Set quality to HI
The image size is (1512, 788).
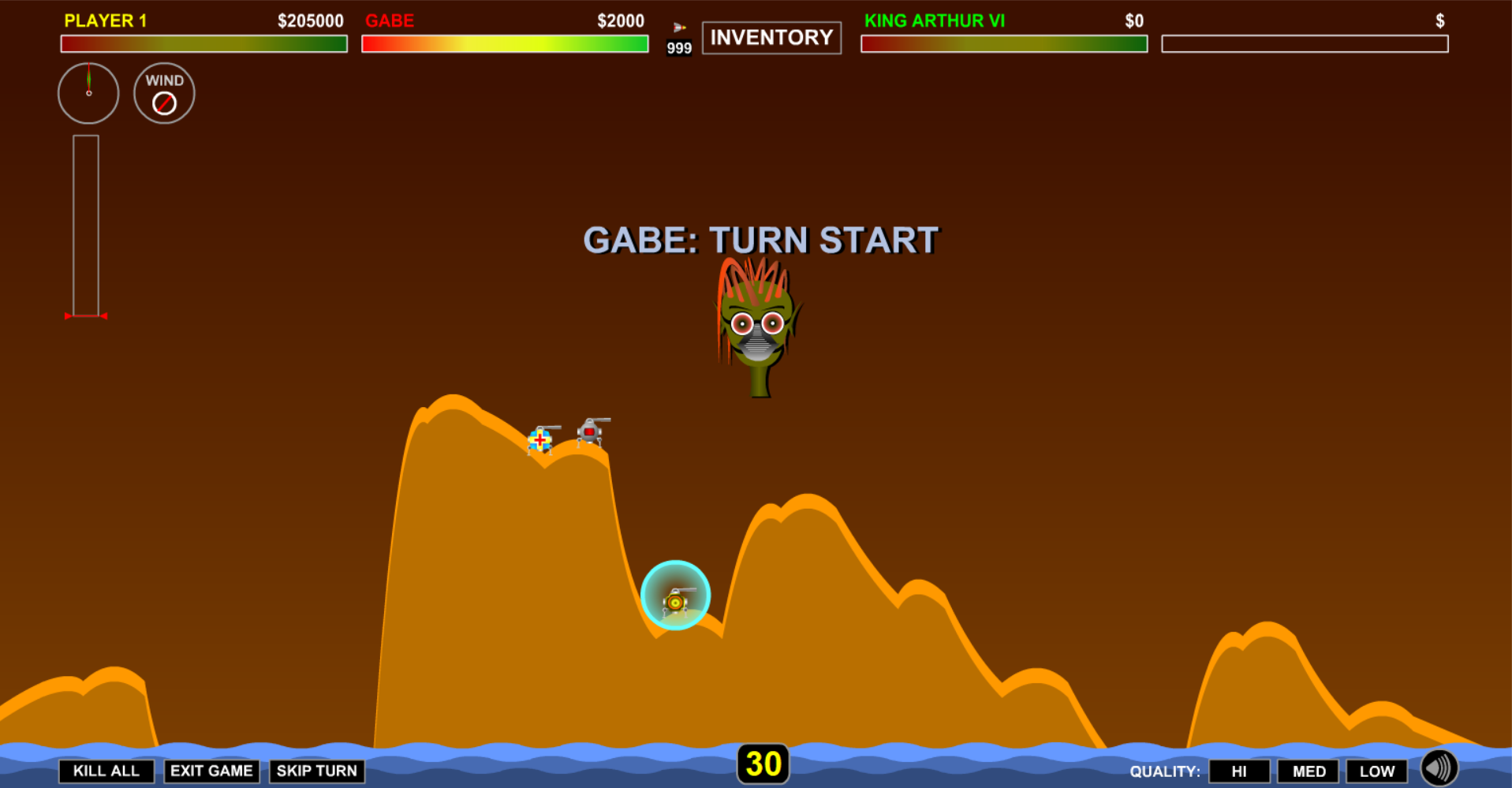[x=1238, y=771]
